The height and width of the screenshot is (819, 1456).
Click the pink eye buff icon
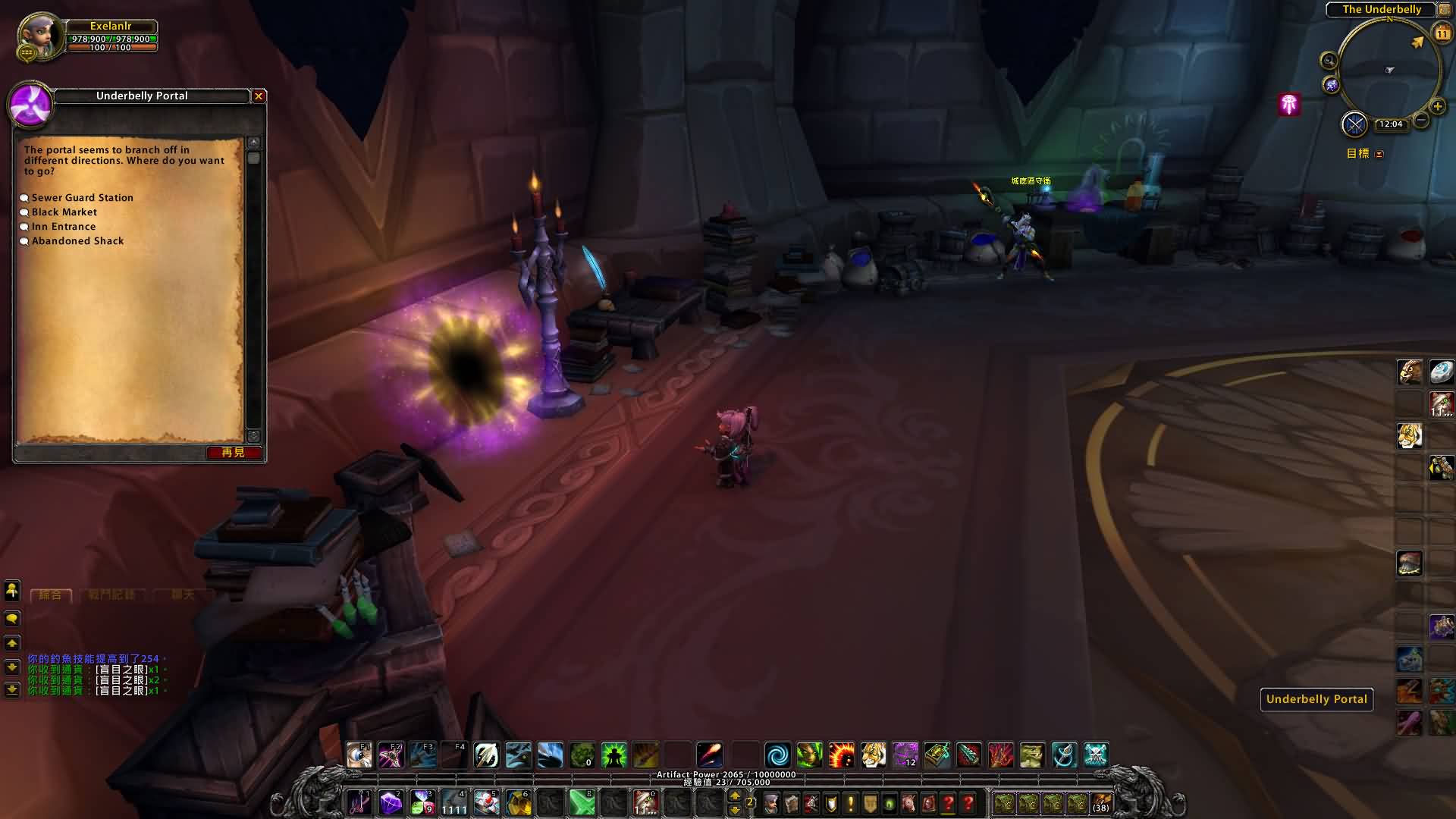pyautogui.click(x=1289, y=104)
